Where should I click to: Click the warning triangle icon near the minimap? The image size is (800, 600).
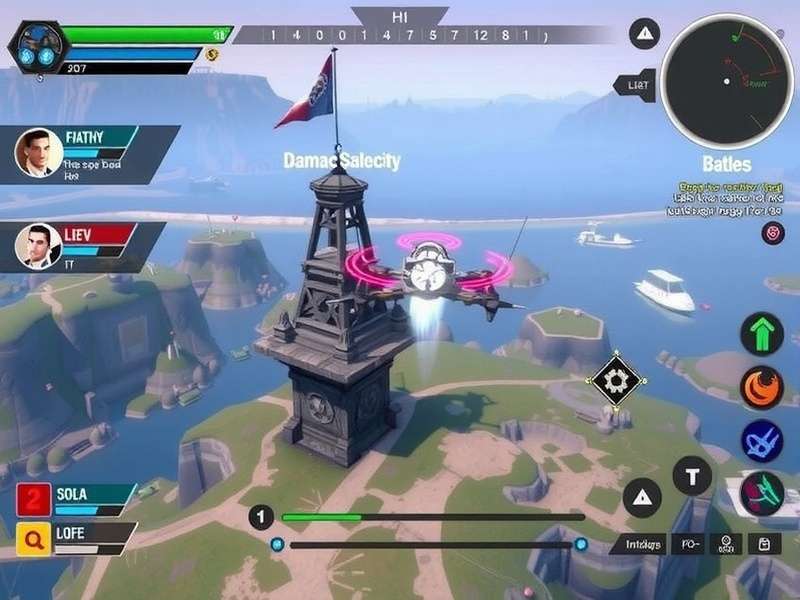click(x=644, y=34)
